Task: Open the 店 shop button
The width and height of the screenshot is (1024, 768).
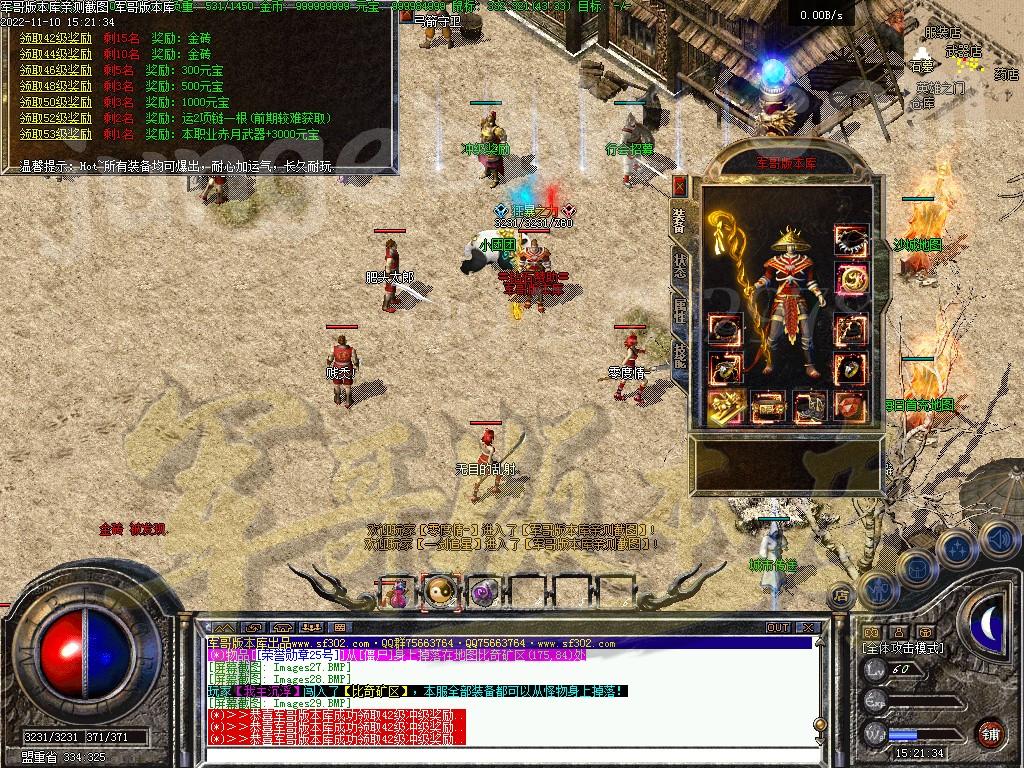Action: tap(842, 593)
